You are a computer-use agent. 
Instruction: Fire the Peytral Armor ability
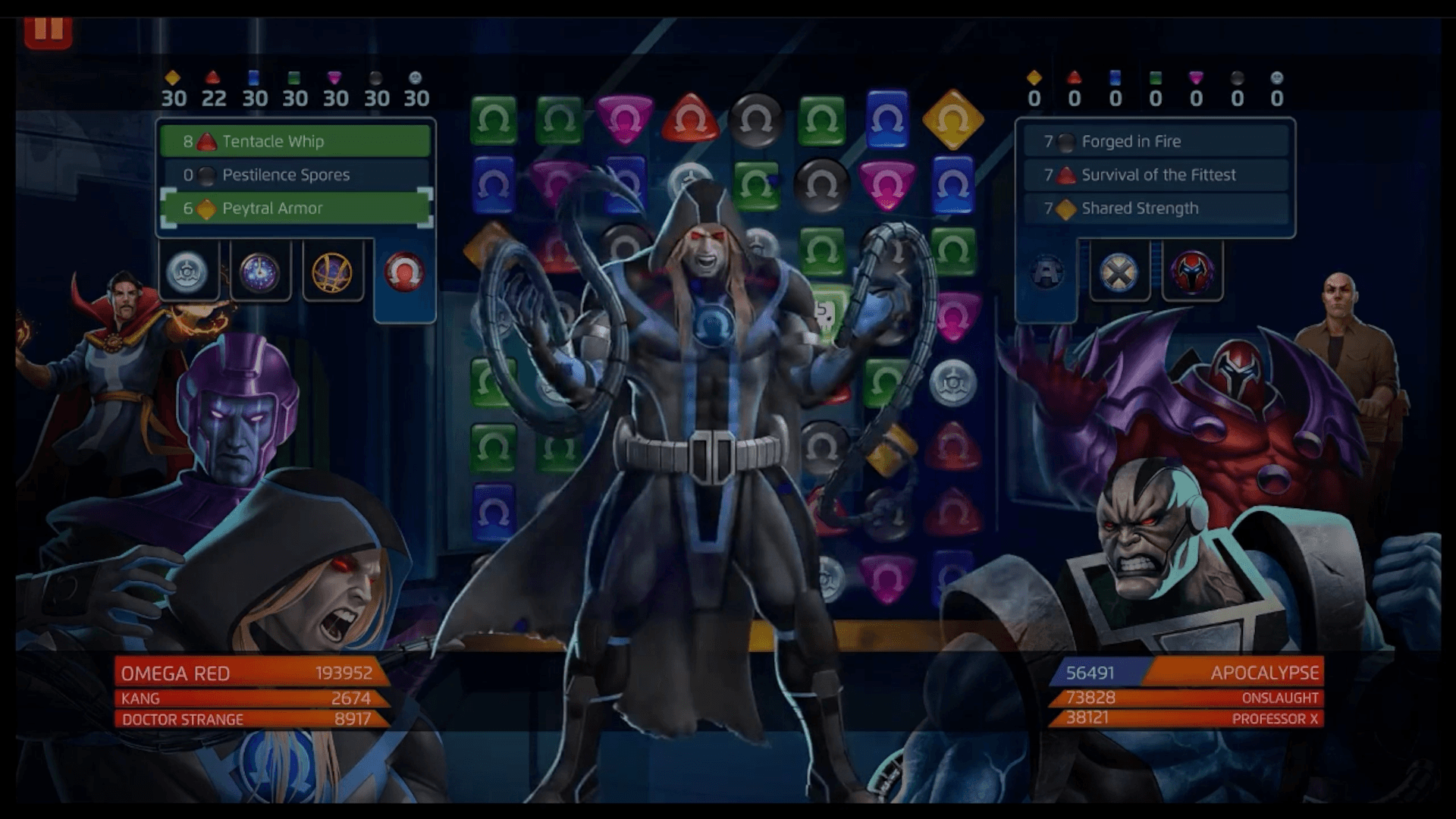pos(294,209)
